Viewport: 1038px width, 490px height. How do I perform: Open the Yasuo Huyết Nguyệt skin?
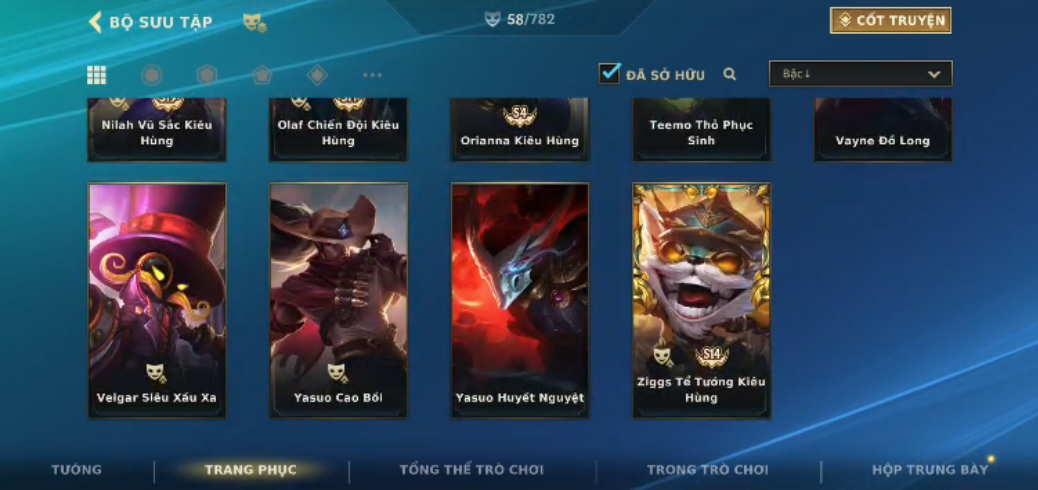pyautogui.click(x=520, y=300)
